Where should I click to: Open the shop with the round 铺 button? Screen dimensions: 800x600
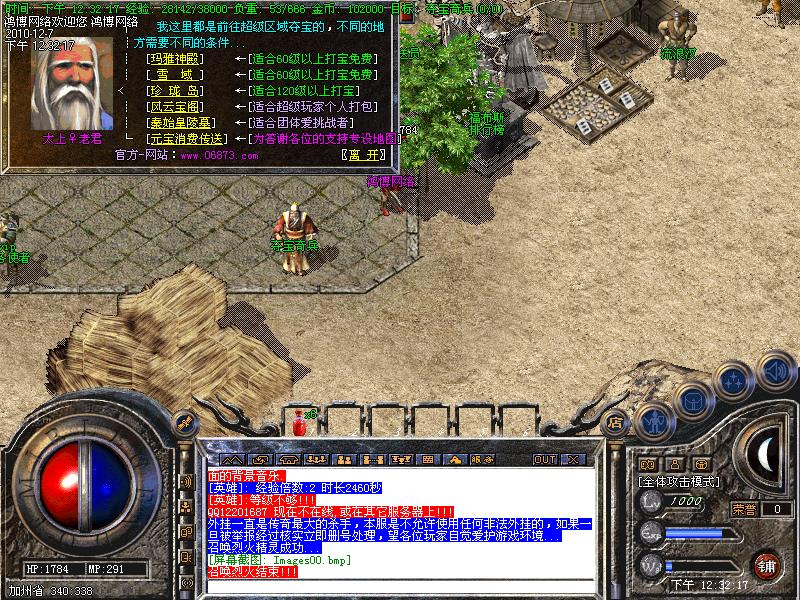click(x=767, y=565)
